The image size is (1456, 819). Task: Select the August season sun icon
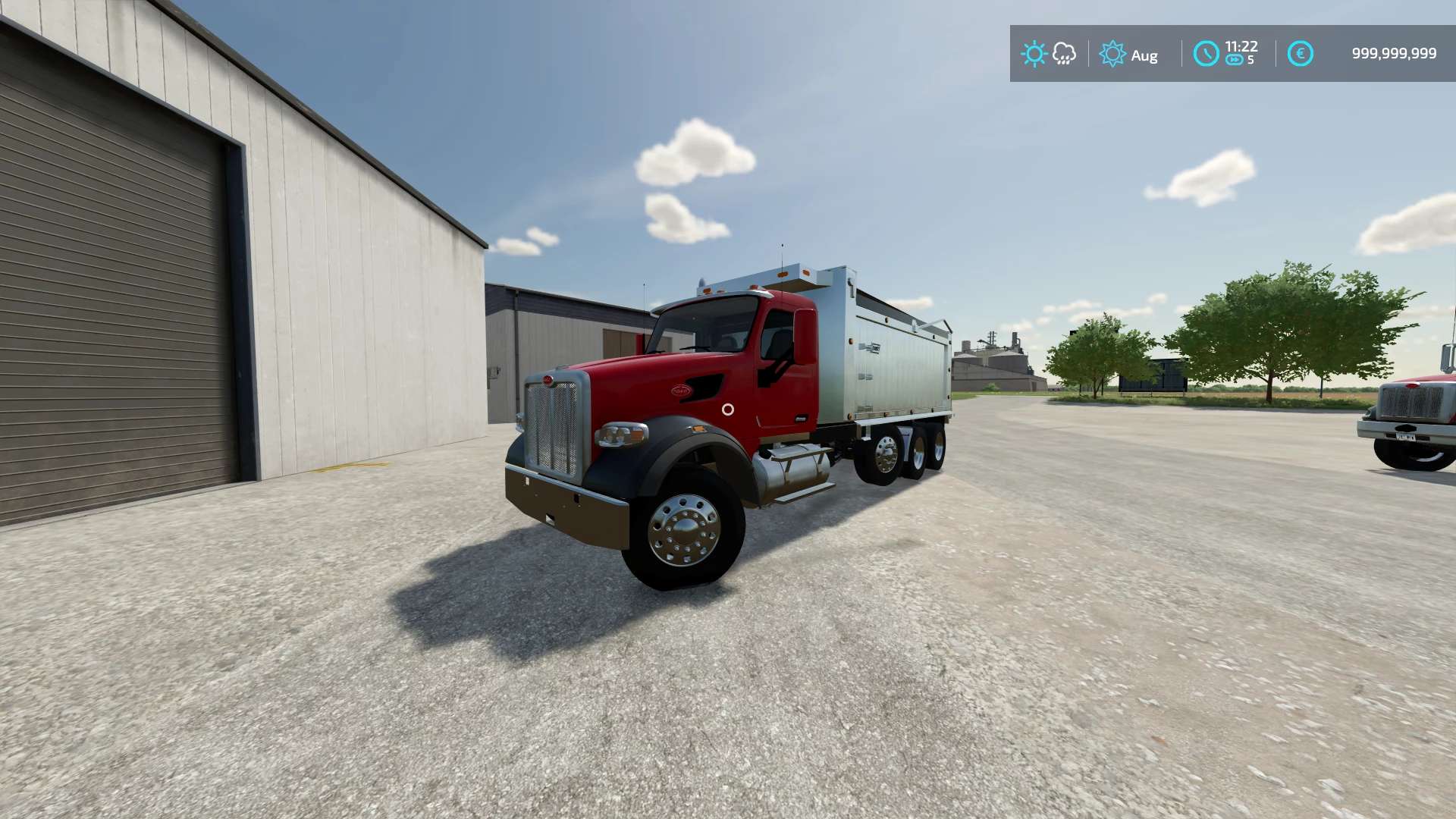tap(1112, 54)
